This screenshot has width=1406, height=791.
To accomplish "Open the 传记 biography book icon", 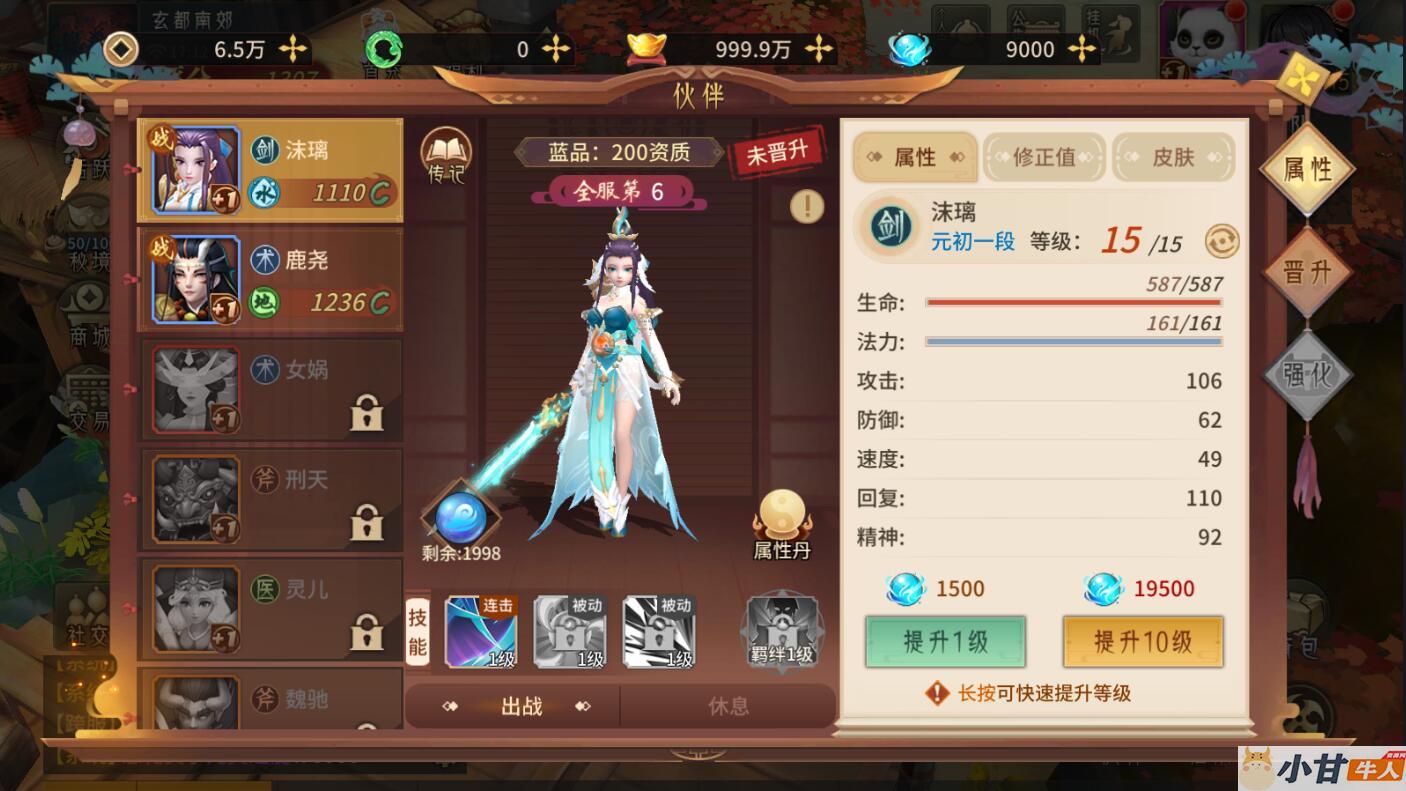I will pyautogui.click(x=445, y=156).
